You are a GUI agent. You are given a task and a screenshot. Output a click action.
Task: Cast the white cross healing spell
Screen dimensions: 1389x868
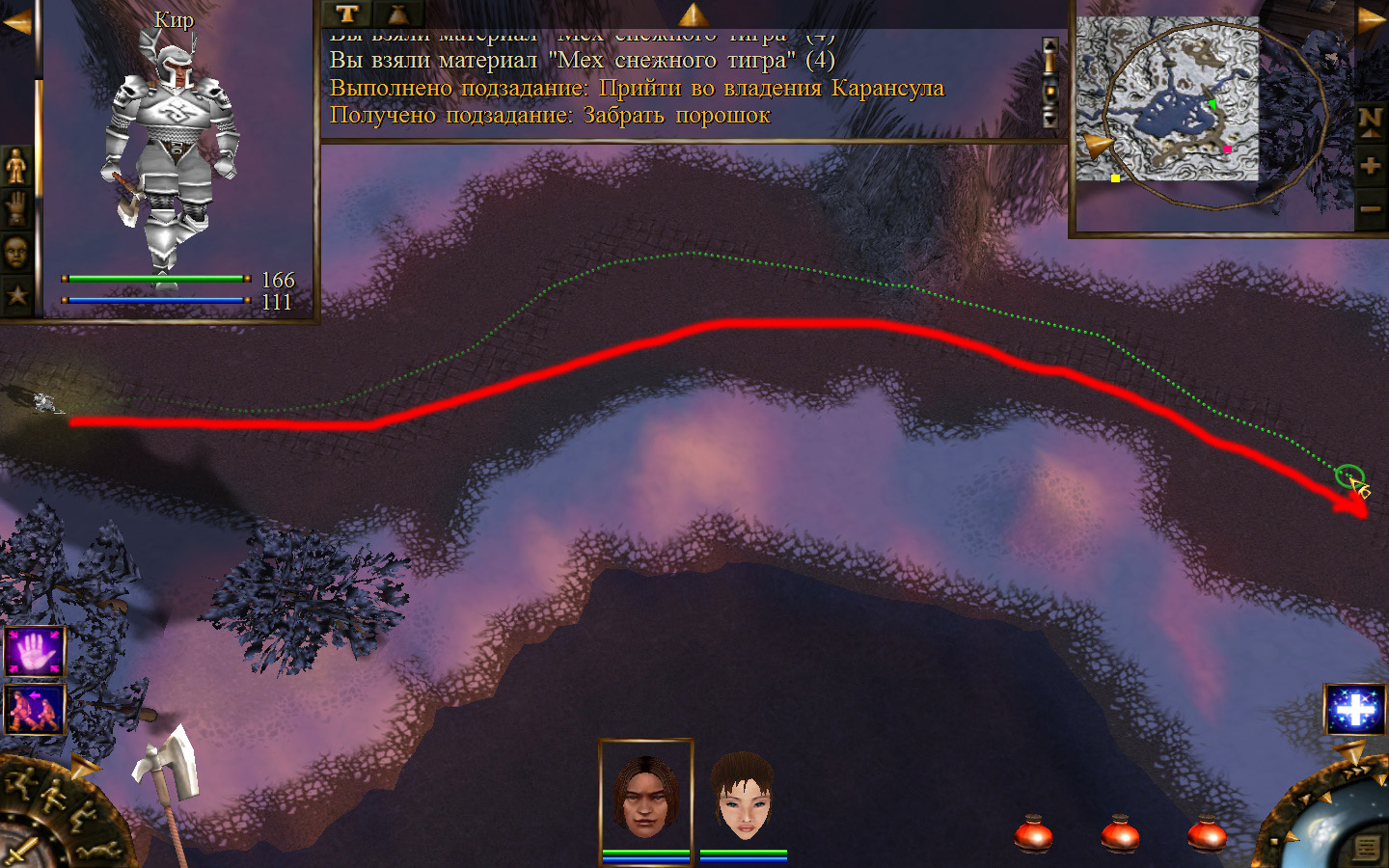1355,710
